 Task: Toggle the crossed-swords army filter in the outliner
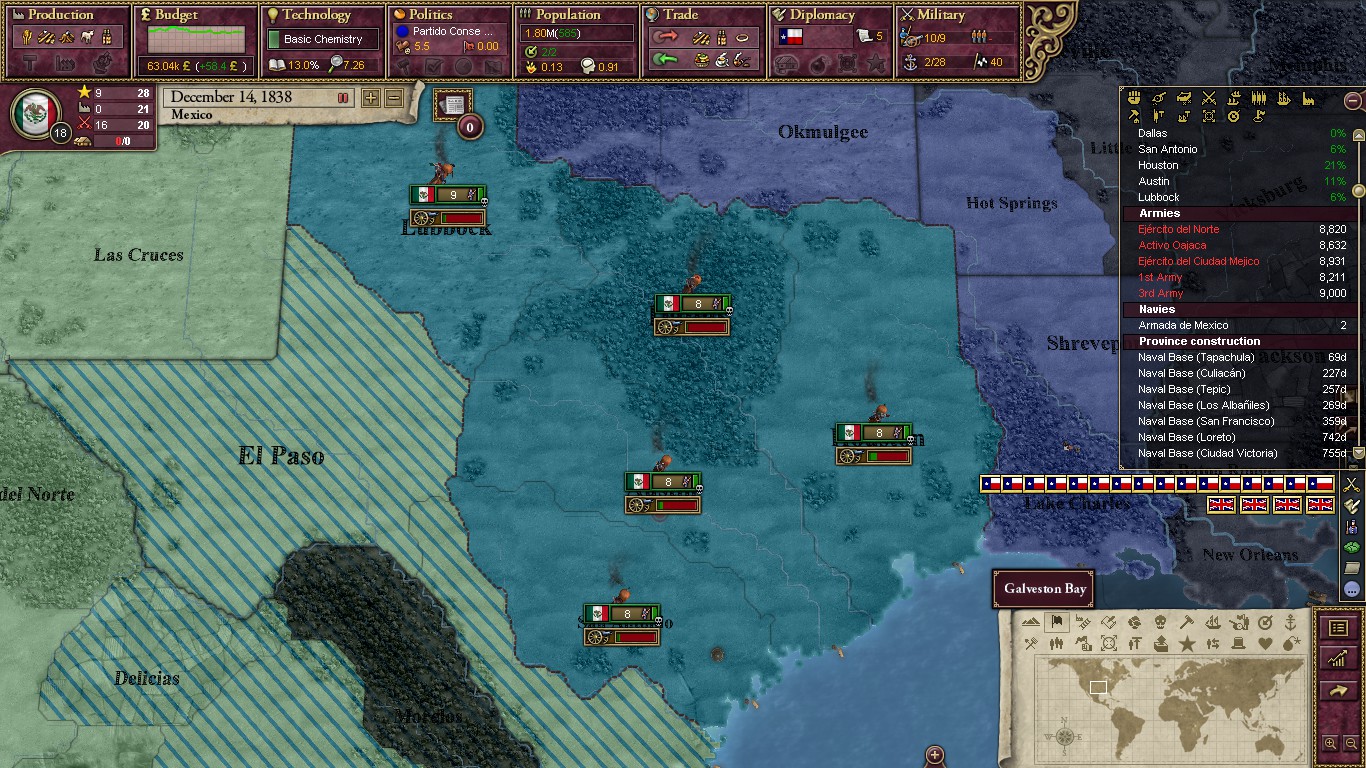click(x=1209, y=99)
